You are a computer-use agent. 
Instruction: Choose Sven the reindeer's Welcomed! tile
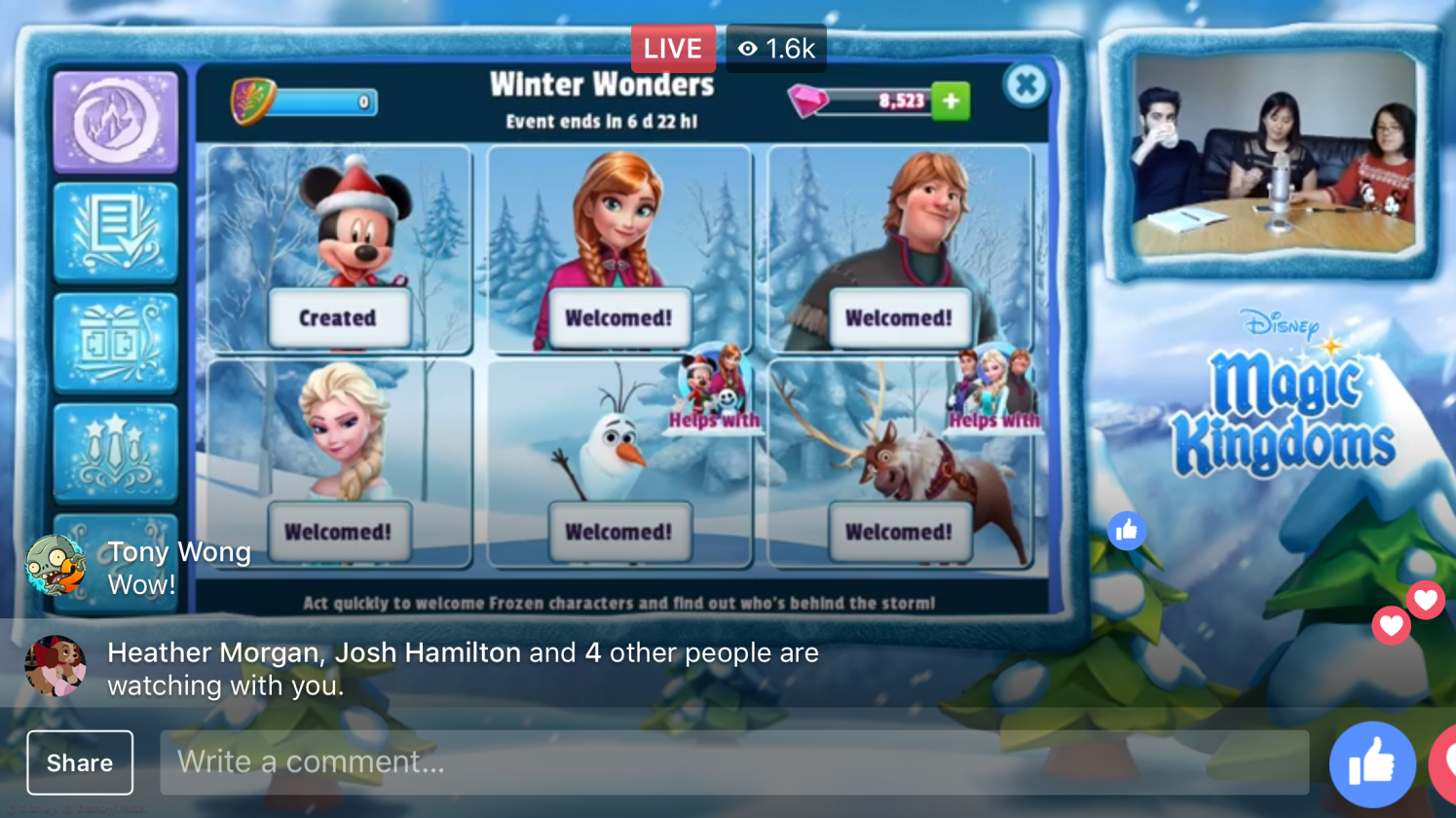[x=899, y=464]
